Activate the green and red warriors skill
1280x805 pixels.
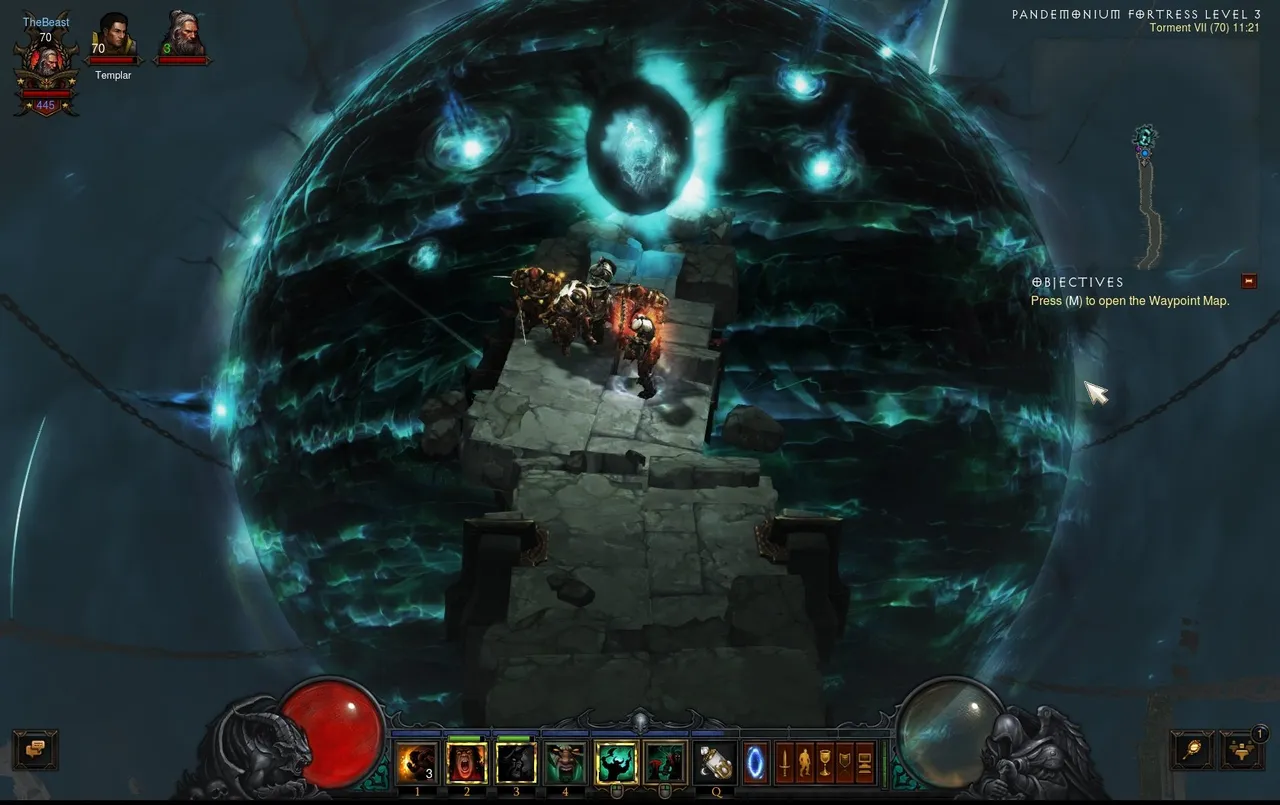pyautogui.click(x=665, y=763)
